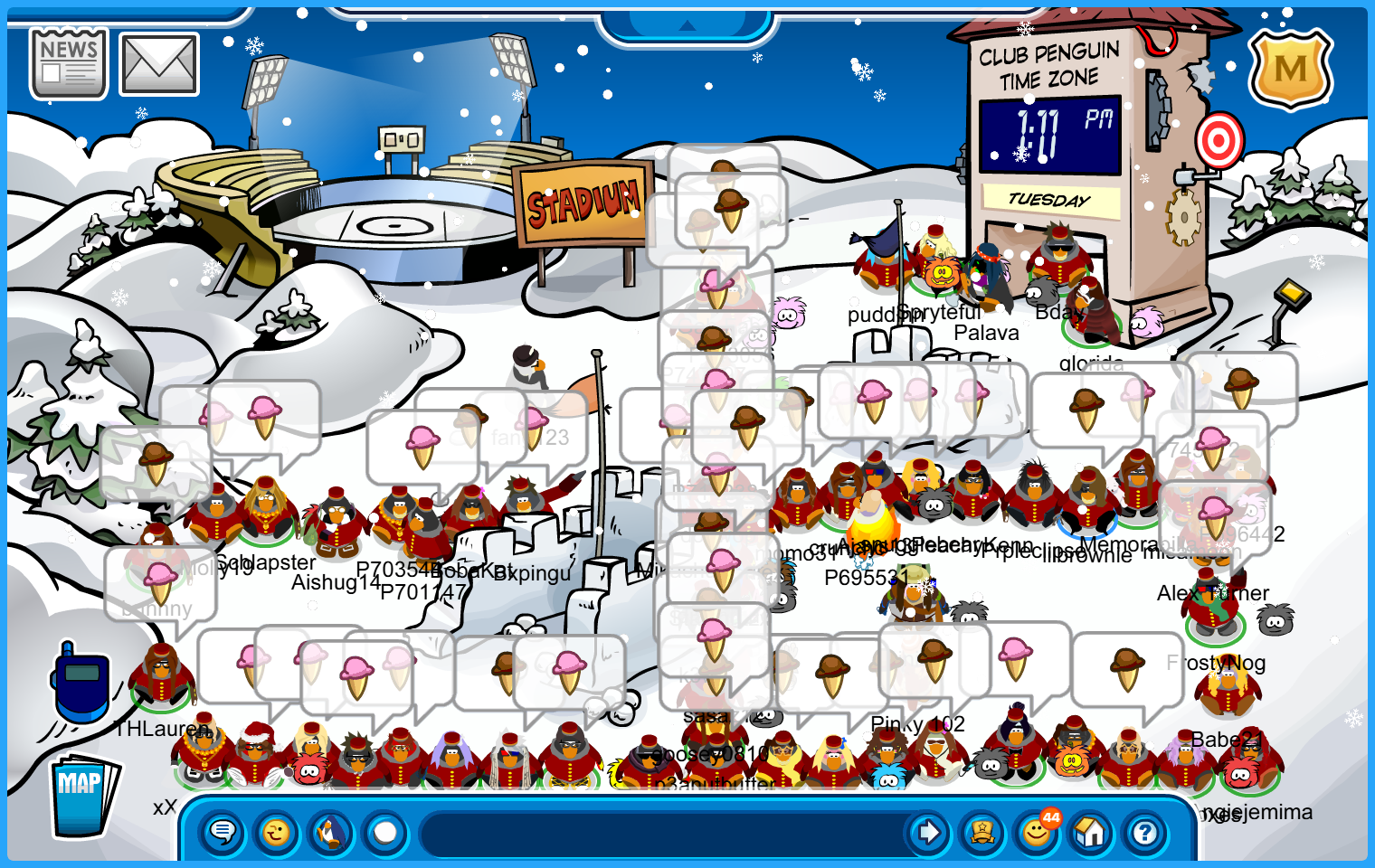Open your player card star badge

pyautogui.click(x=982, y=832)
